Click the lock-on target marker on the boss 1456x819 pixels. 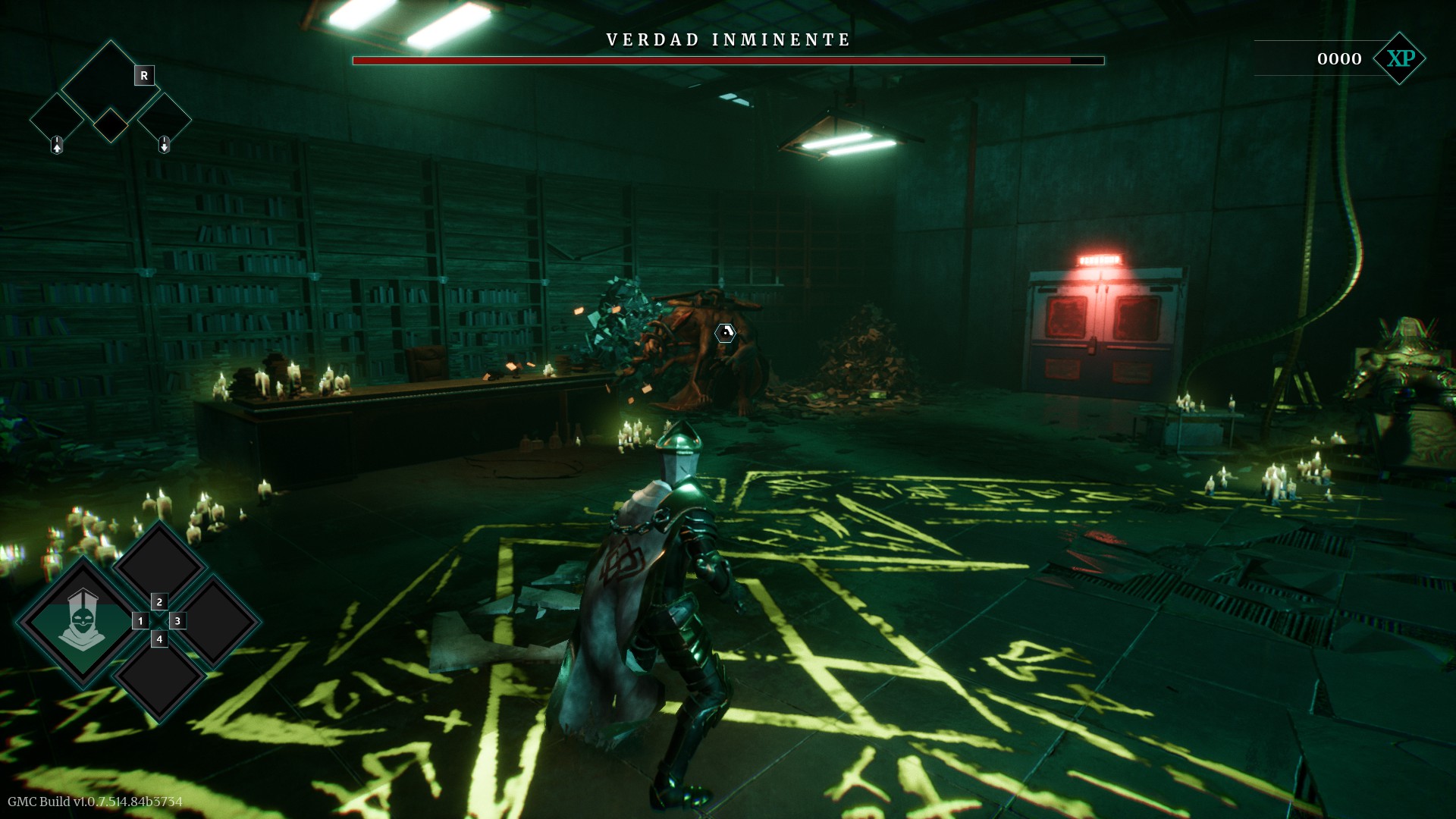pyautogui.click(x=726, y=332)
